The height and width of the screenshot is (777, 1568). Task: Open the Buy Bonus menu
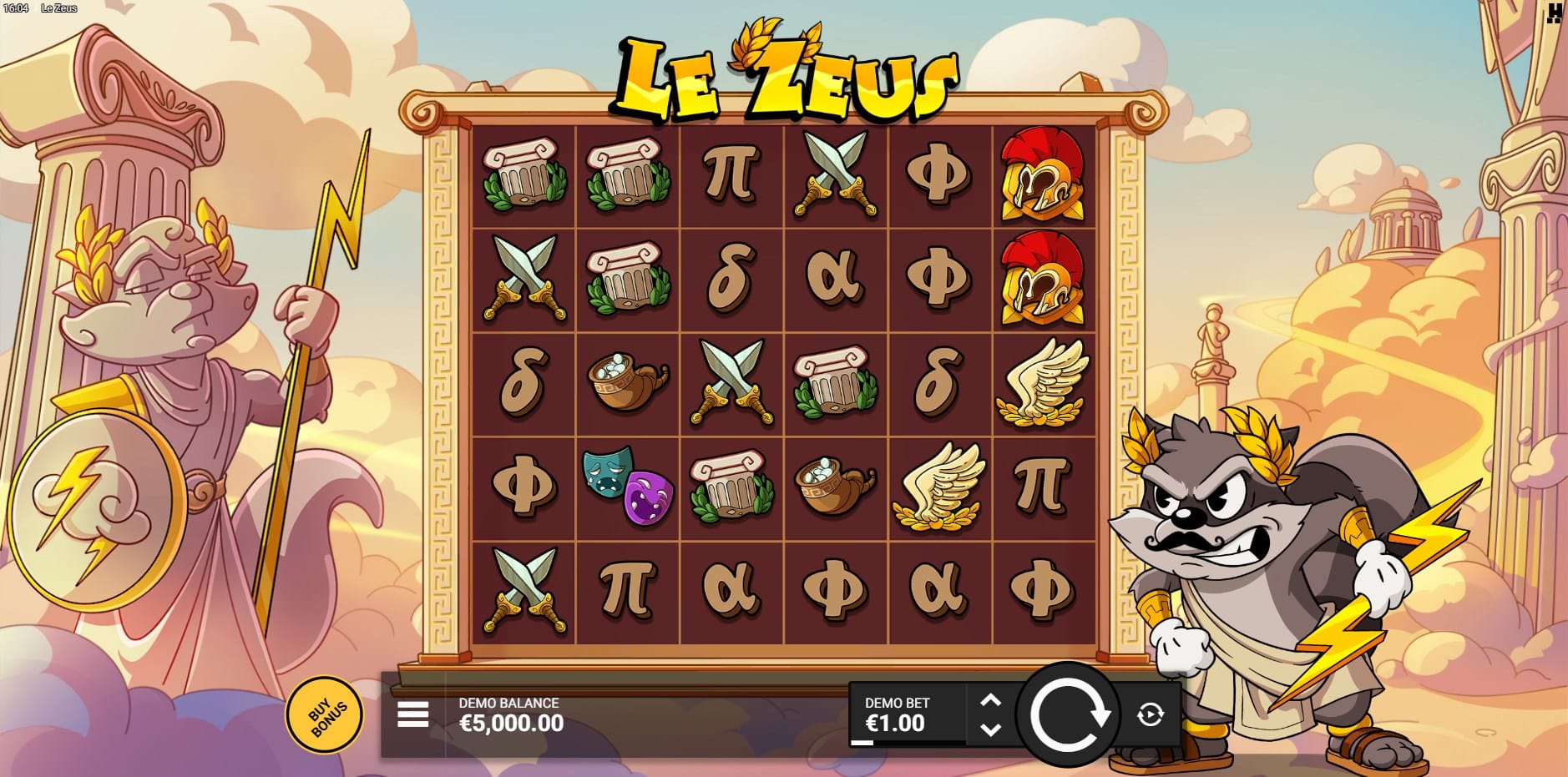(x=326, y=715)
